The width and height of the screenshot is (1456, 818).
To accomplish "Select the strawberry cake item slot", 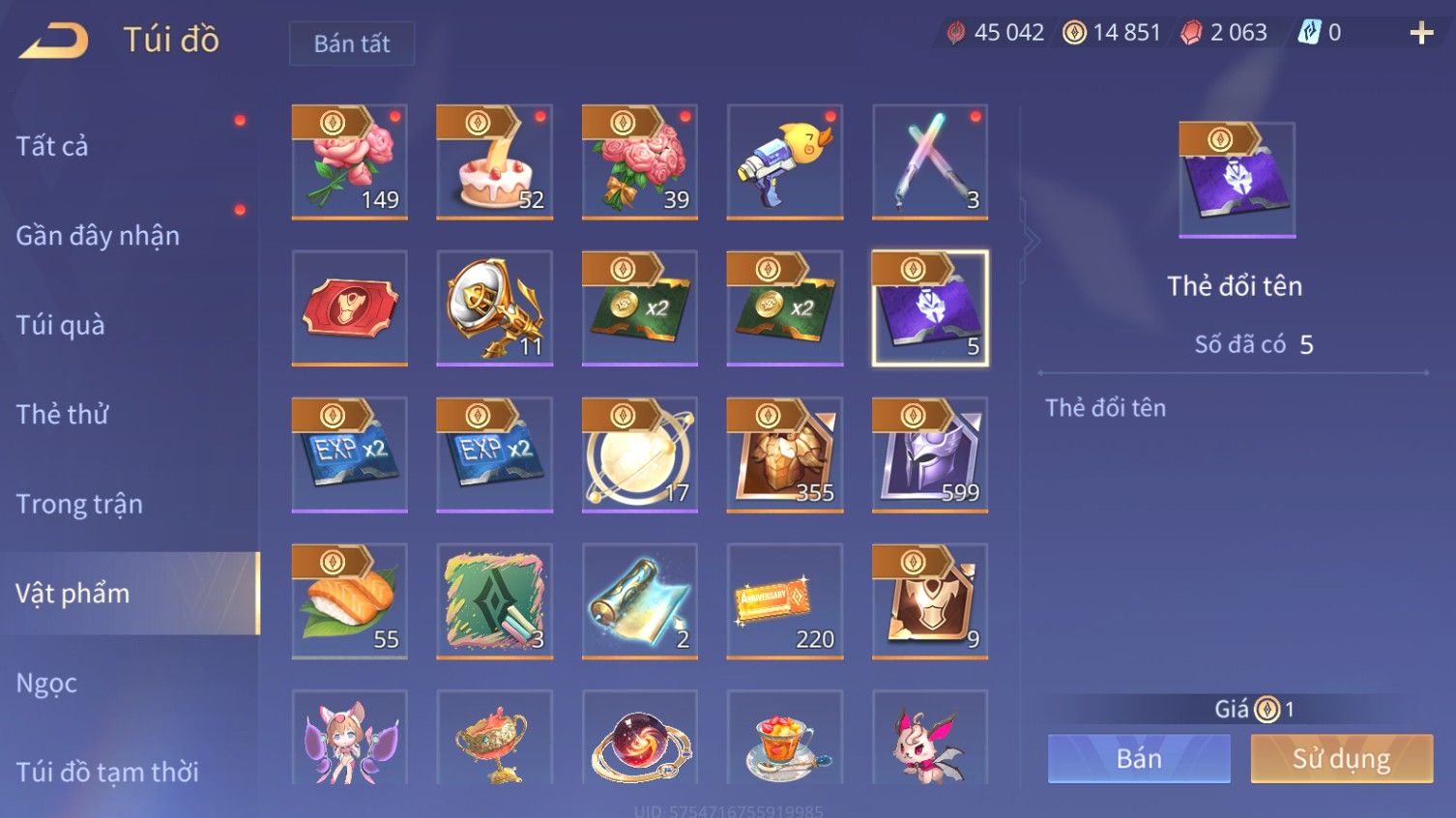I will click(x=495, y=161).
